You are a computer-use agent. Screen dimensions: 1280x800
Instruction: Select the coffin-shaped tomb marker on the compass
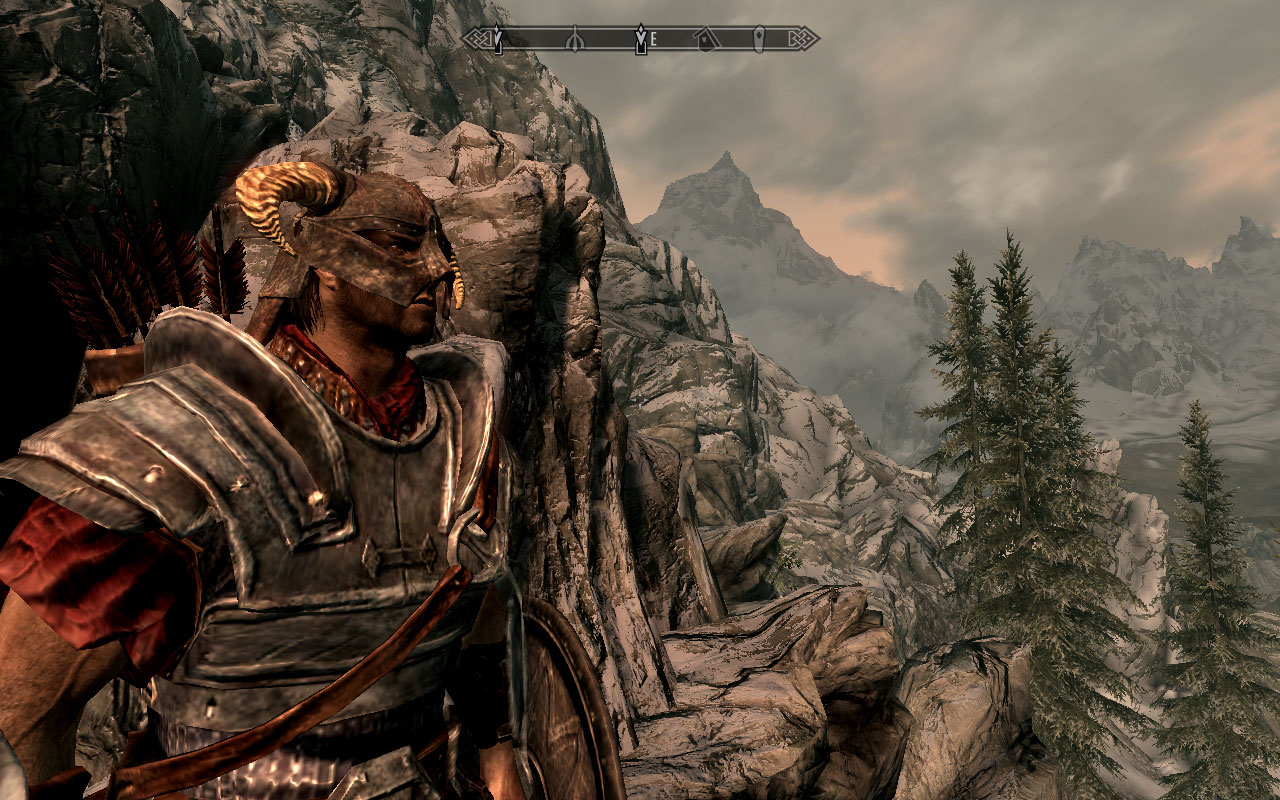pos(759,39)
